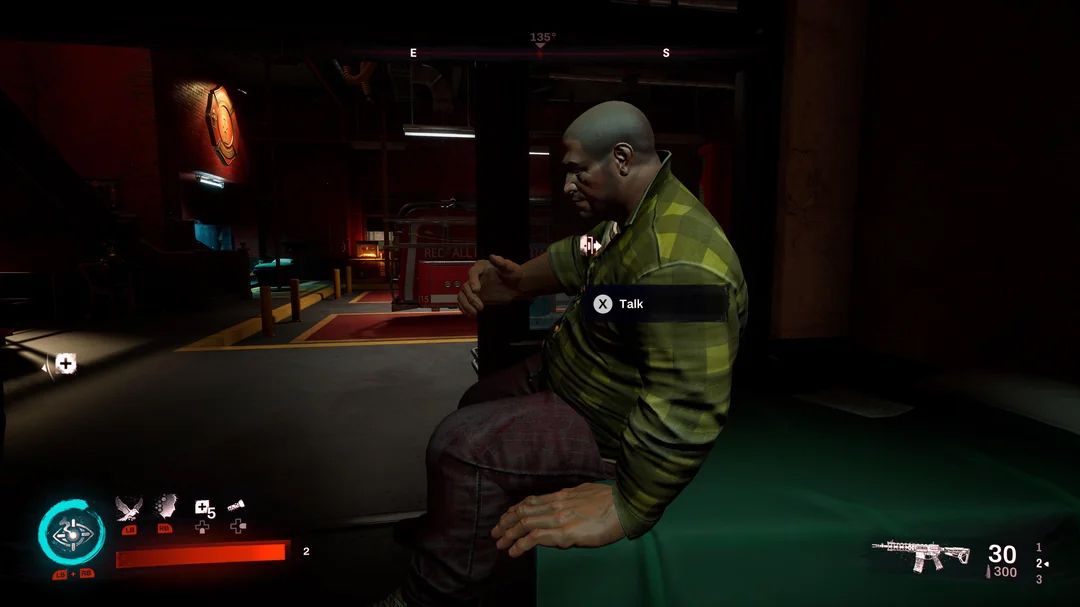Activate the glowing eye ultimate ability
The height and width of the screenshot is (607, 1080).
pos(71,535)
